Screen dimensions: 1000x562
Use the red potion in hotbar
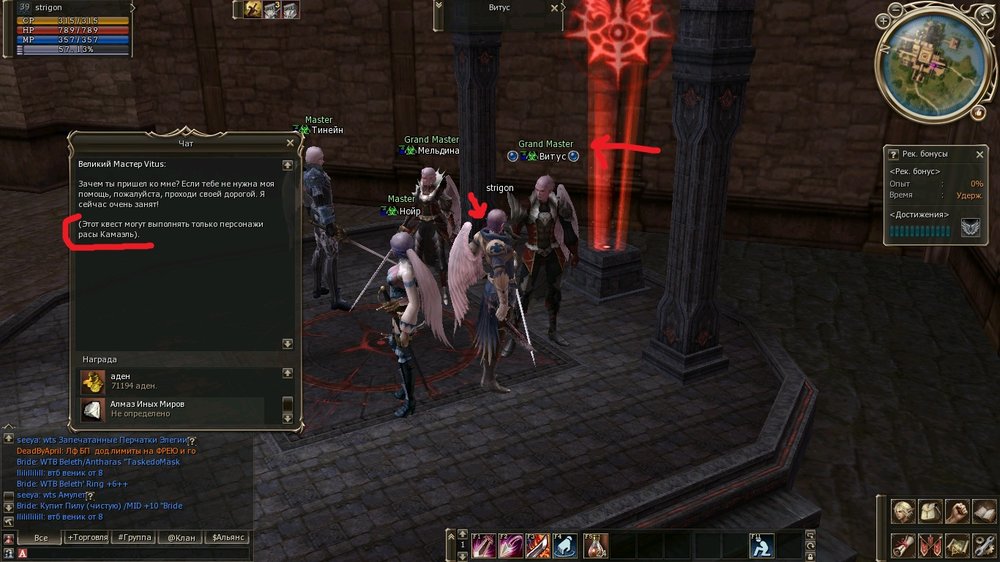[597, 546]
